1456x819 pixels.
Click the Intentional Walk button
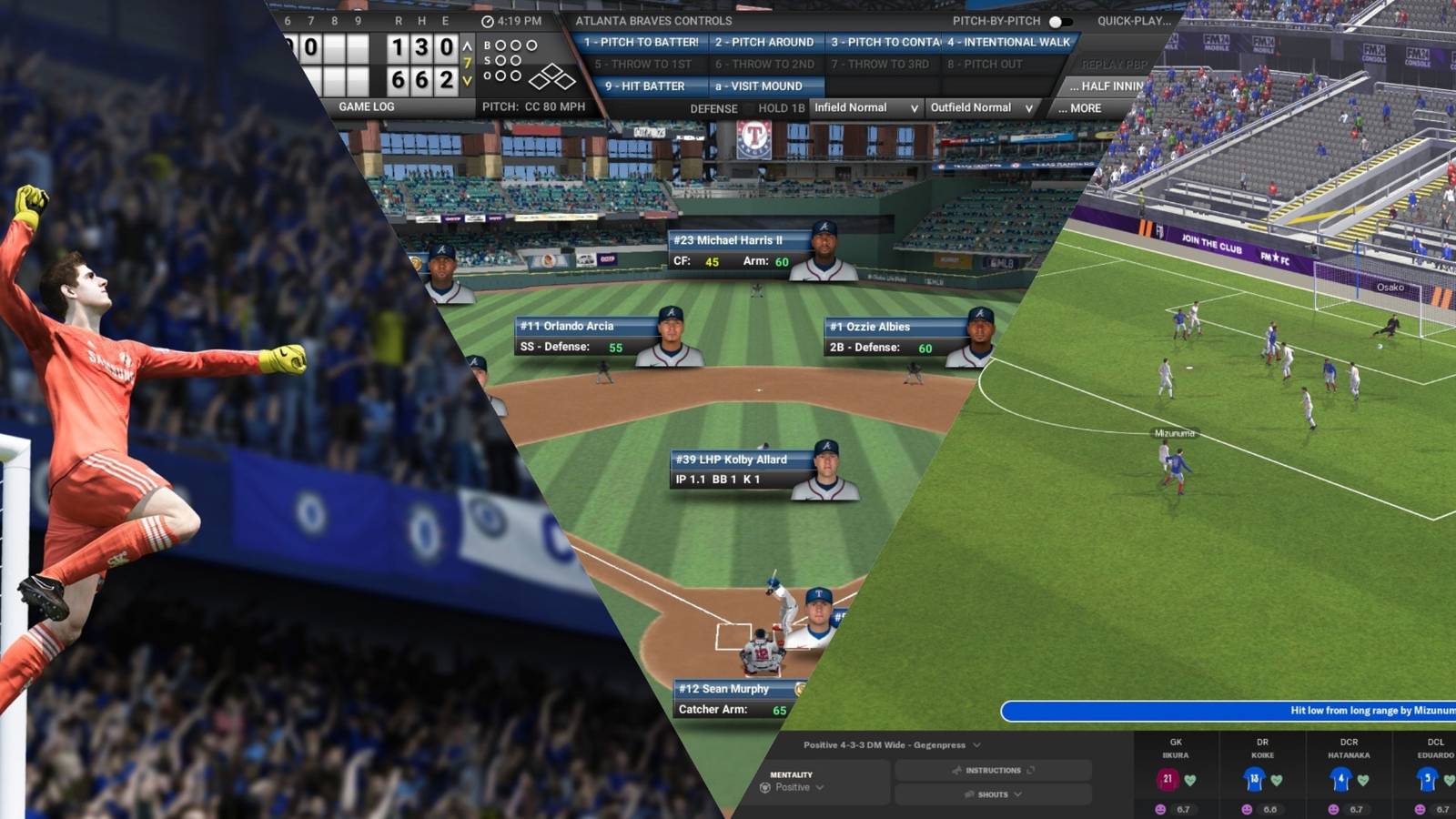(x=1011, y=42)
